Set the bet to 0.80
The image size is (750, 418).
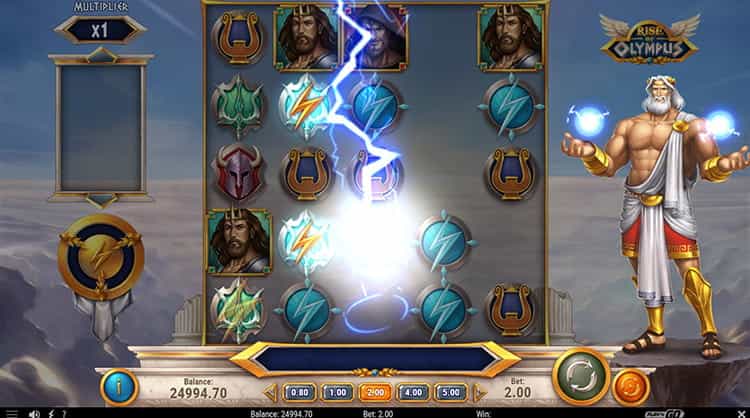pyautogui.click(x=300, y=393)
